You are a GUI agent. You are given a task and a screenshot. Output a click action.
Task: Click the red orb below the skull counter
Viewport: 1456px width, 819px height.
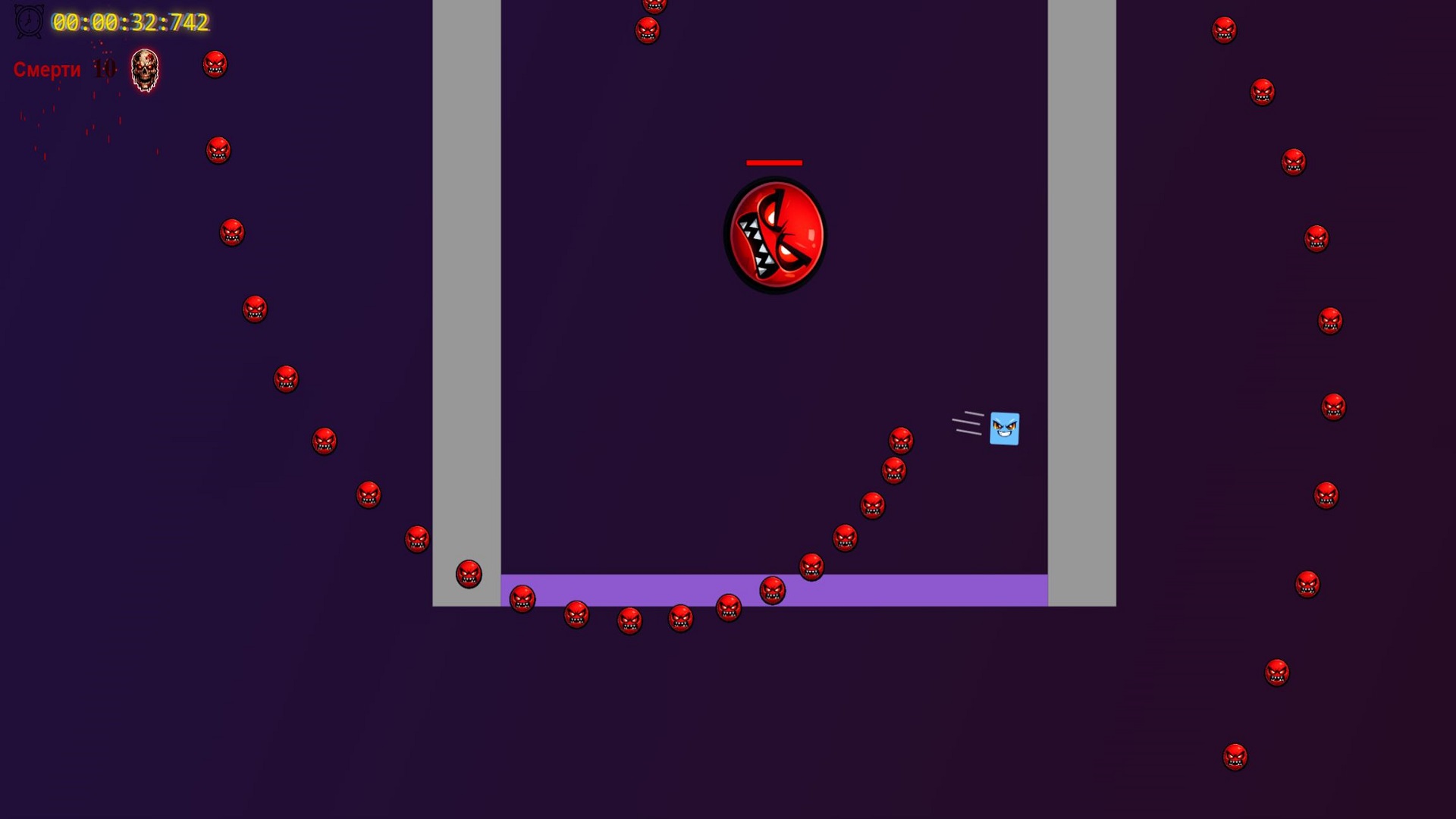click(x=216, y=151)
